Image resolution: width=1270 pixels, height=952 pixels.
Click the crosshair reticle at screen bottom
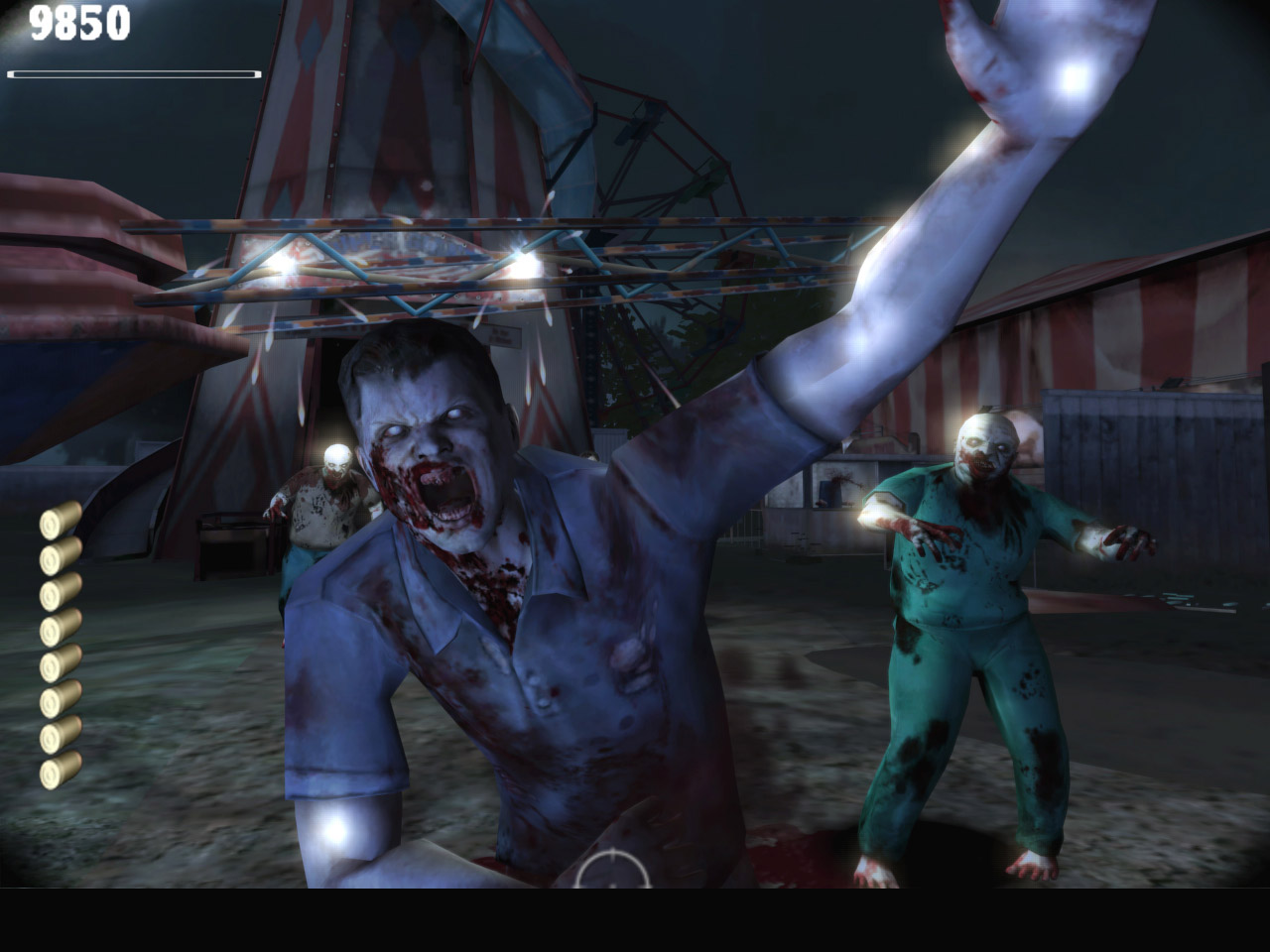(x=612, y=881)
